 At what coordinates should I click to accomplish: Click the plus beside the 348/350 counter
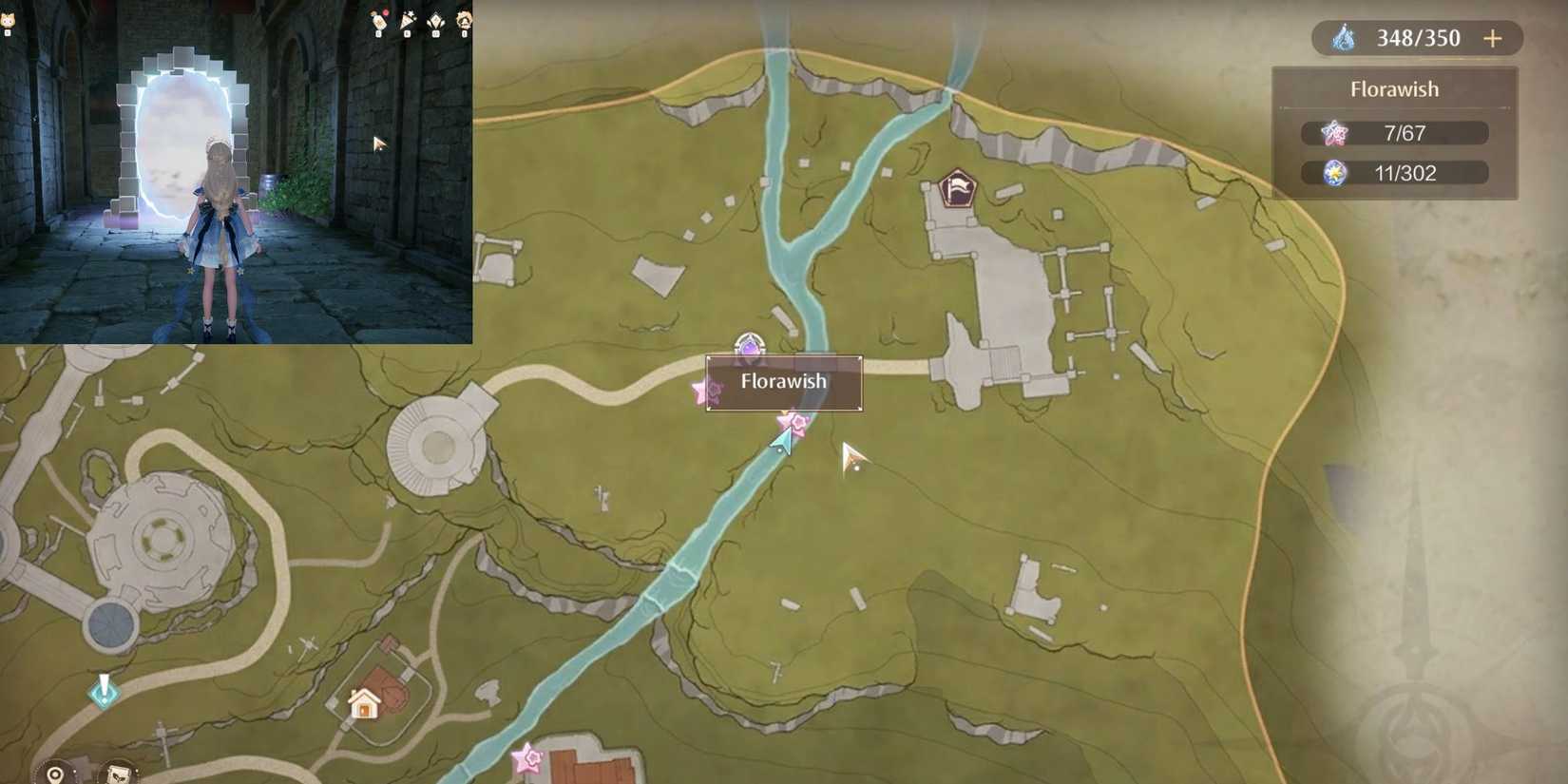tap(1492, 38)
